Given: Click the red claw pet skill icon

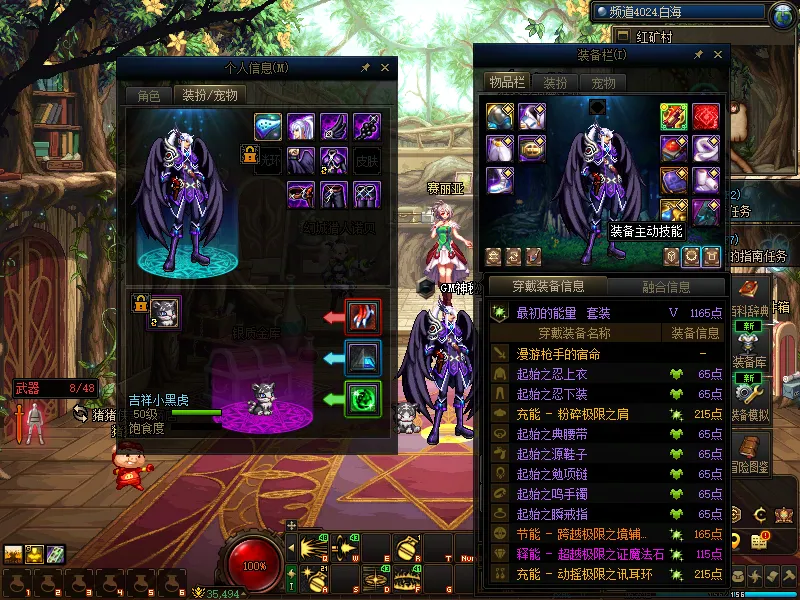Looking at the screenshot, I should [x=362, y=316].
